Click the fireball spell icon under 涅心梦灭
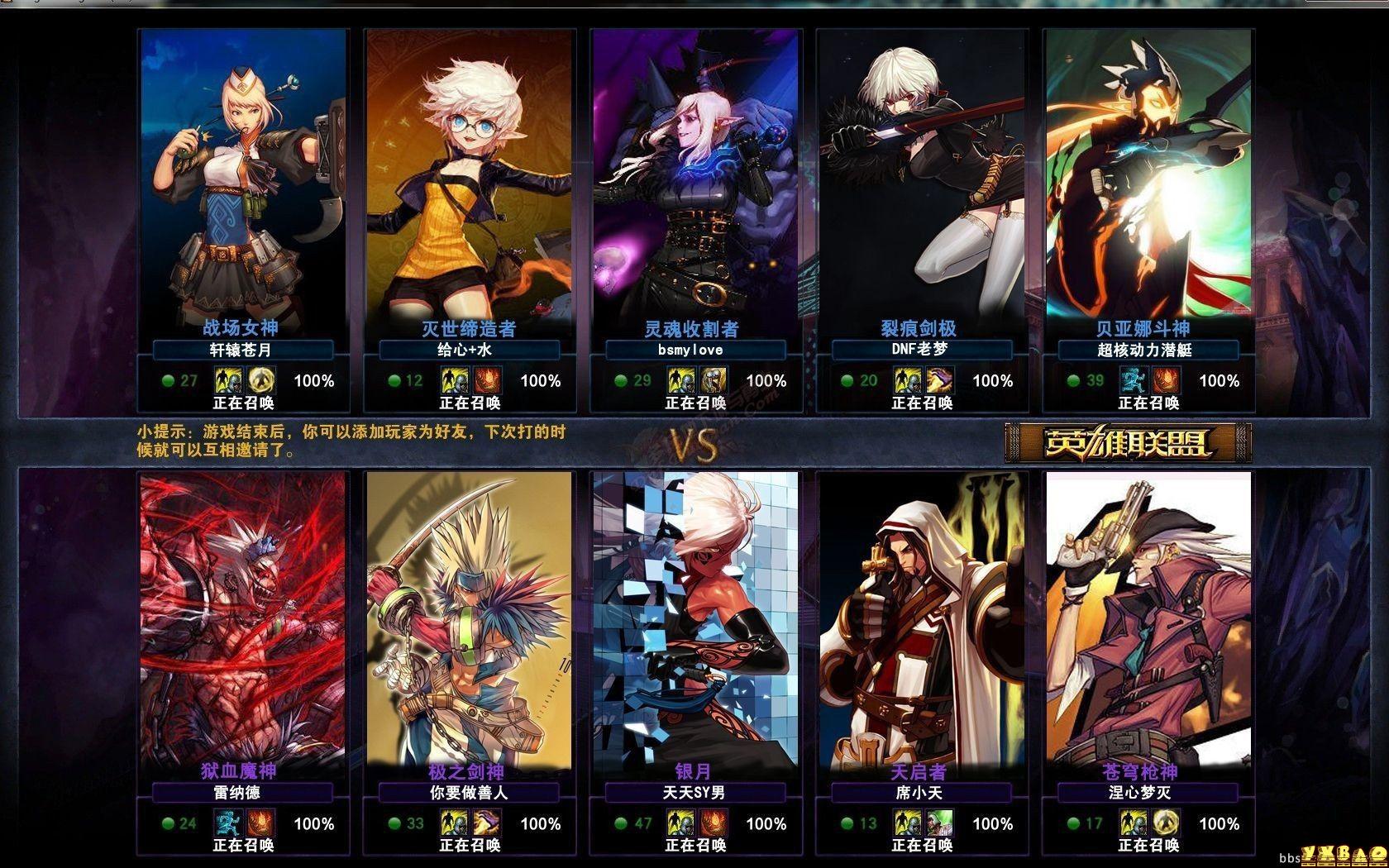The width and height of the screenshot is (1389, 868). [x=1165, y=823]
